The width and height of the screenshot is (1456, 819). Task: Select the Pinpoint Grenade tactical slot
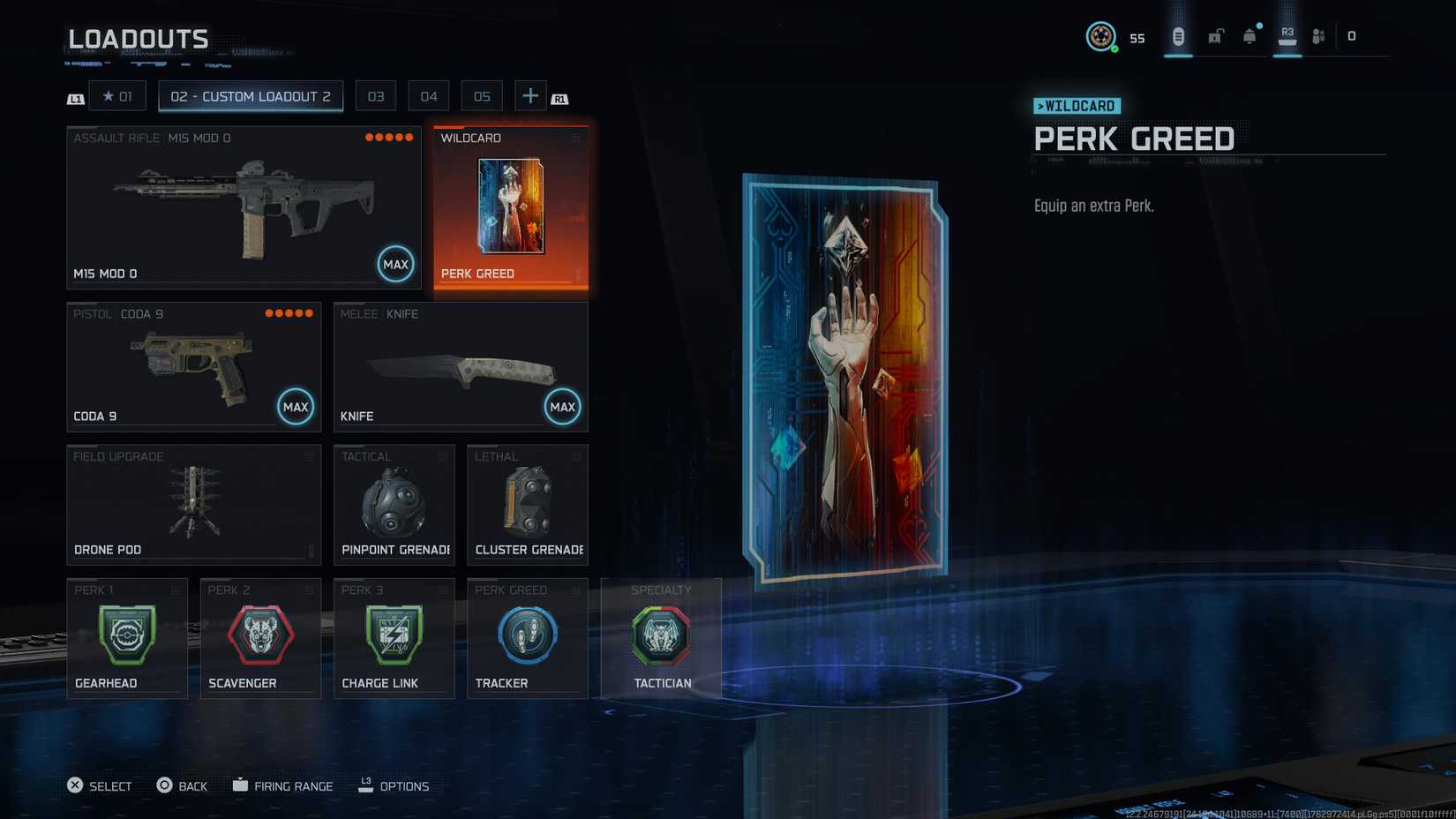(394, 505)
